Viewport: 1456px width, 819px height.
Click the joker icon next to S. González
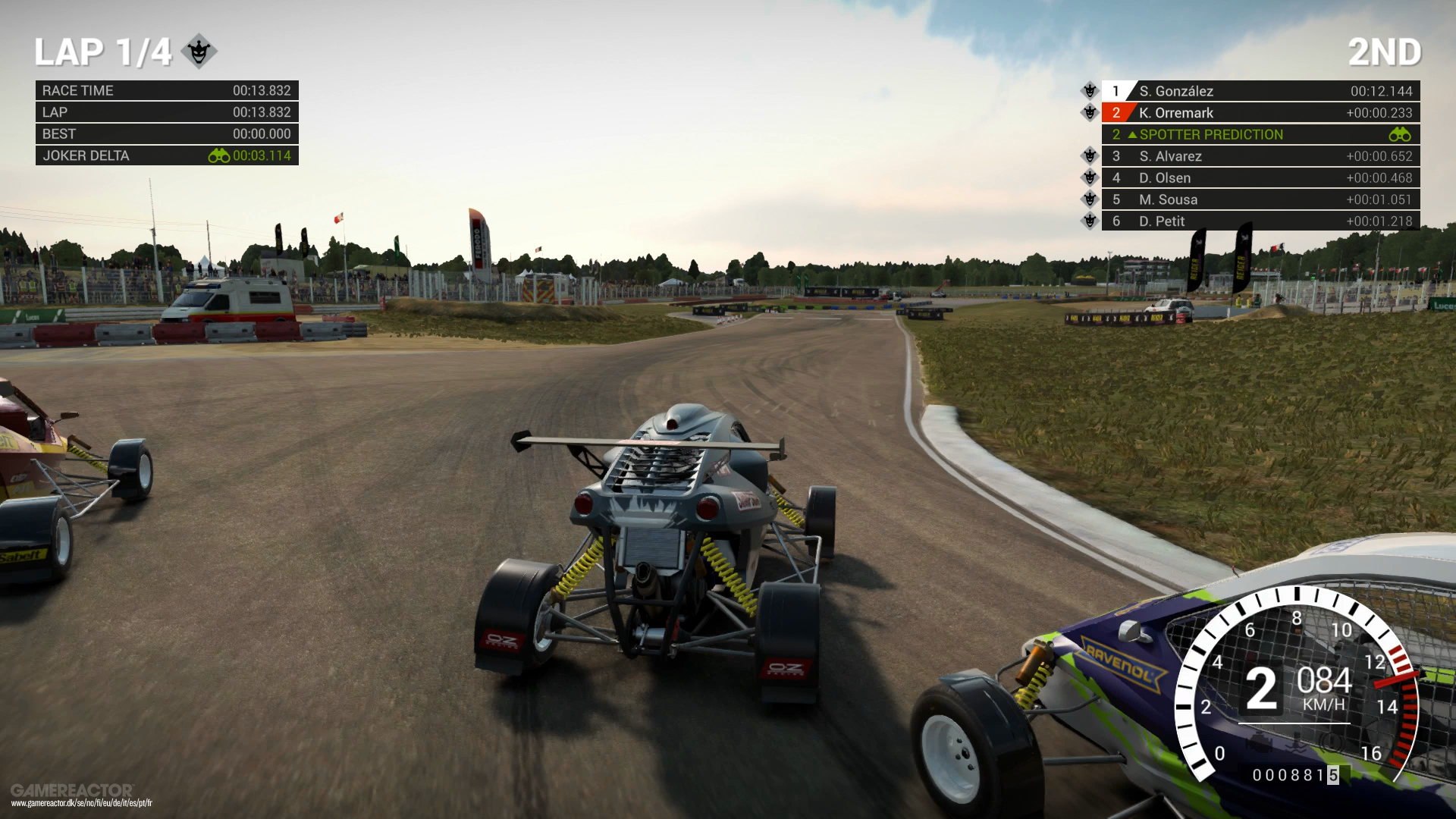1090,90
